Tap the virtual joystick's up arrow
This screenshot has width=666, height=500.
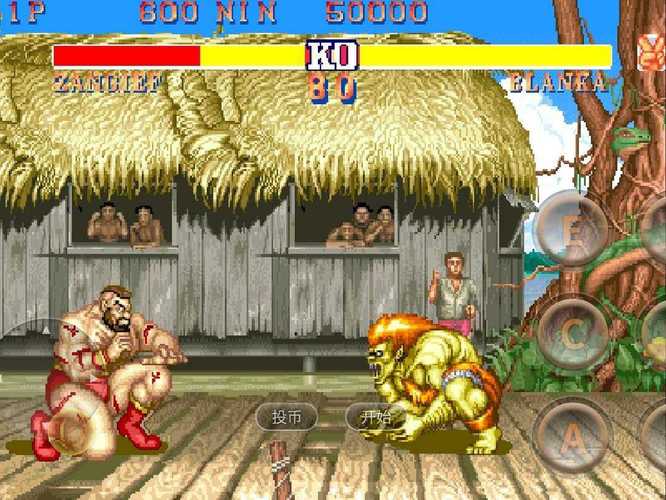(x=47, y=330)
